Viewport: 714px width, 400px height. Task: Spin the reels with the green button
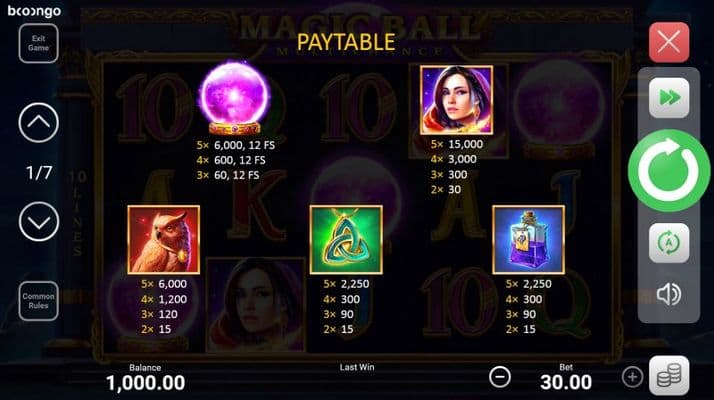point(669,171)
